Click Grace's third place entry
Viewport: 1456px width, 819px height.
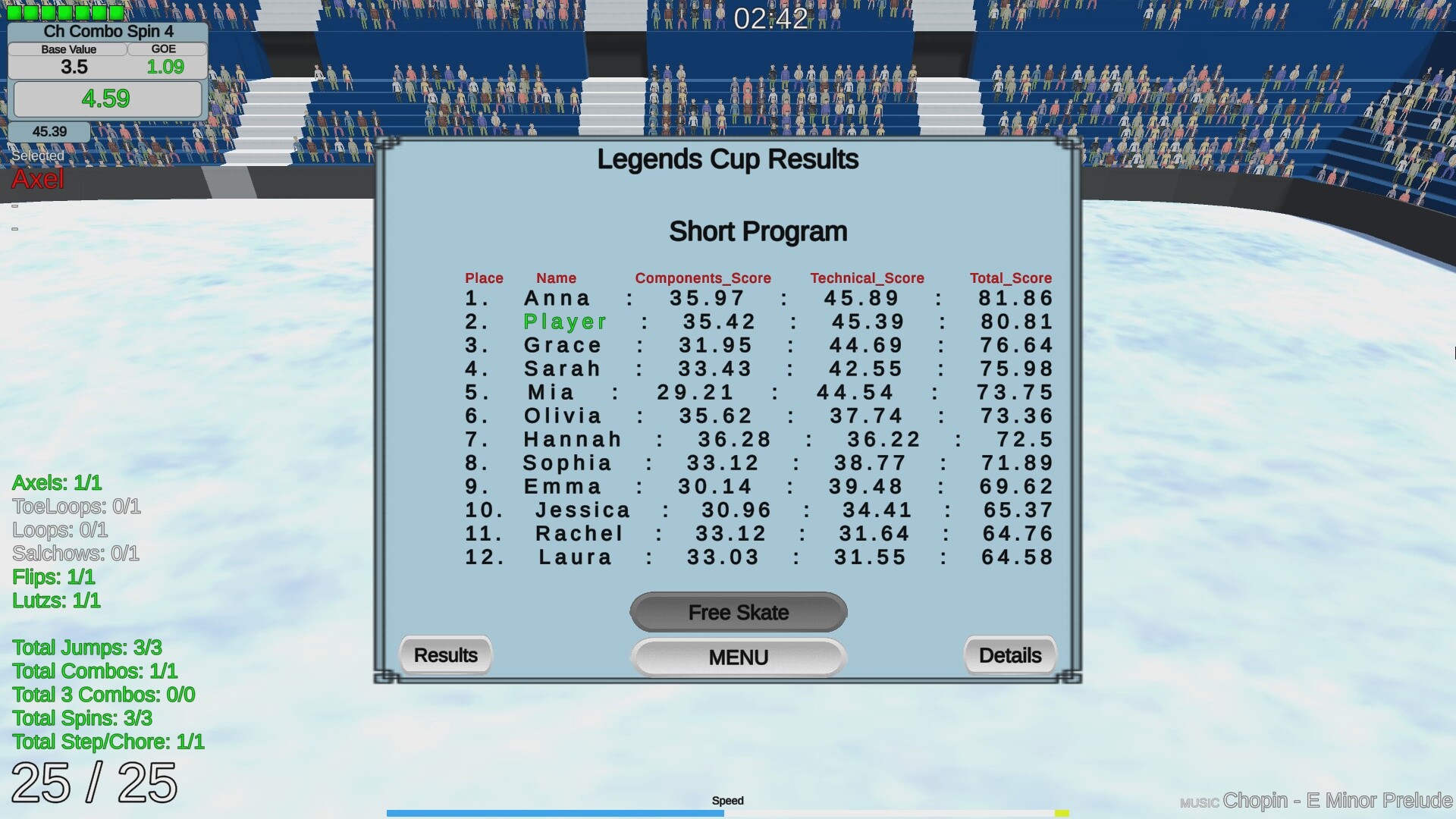[x=563, y=345]
